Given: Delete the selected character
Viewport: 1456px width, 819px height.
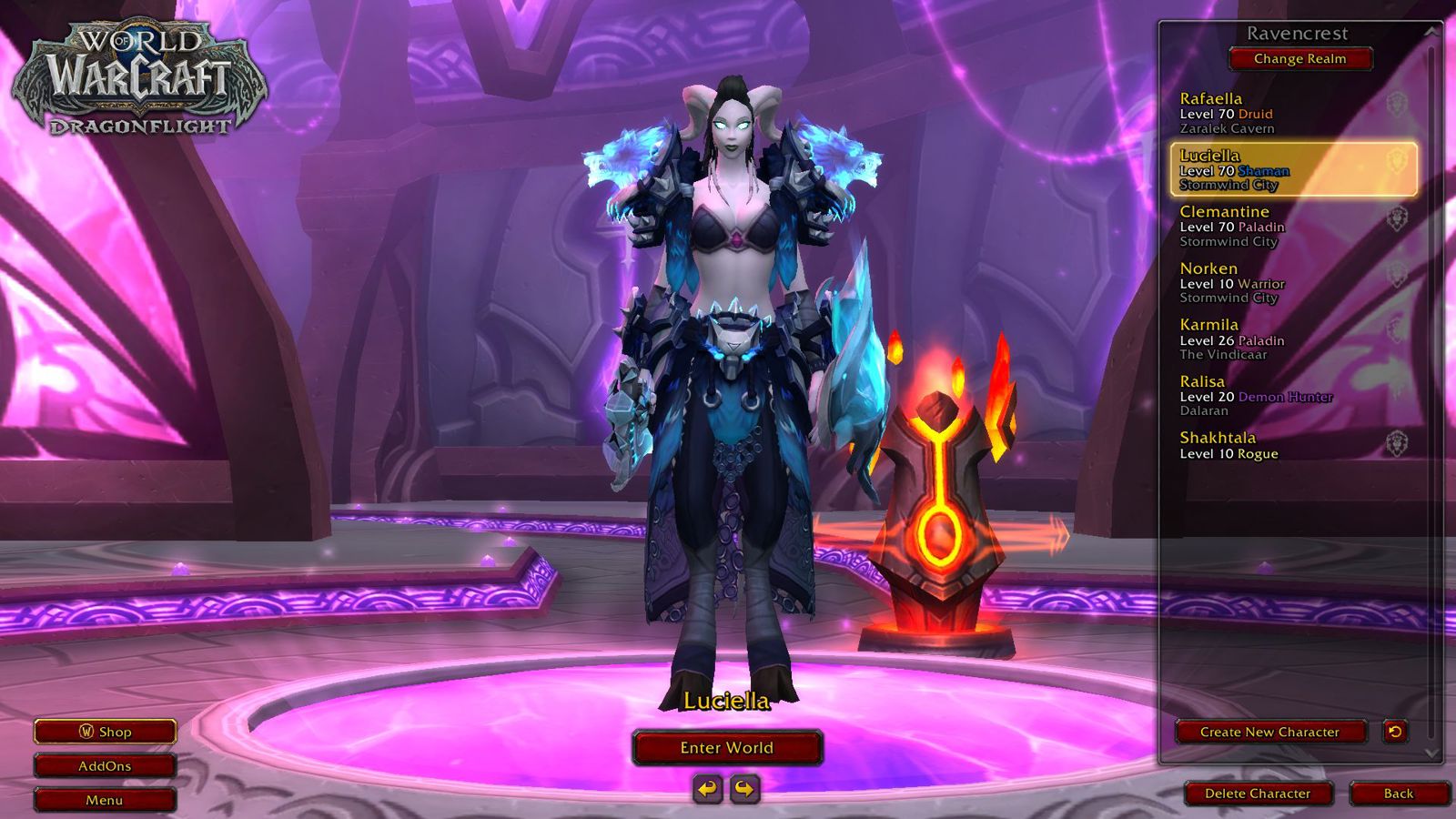Looking at the screenshot, I should [1258, 794].
